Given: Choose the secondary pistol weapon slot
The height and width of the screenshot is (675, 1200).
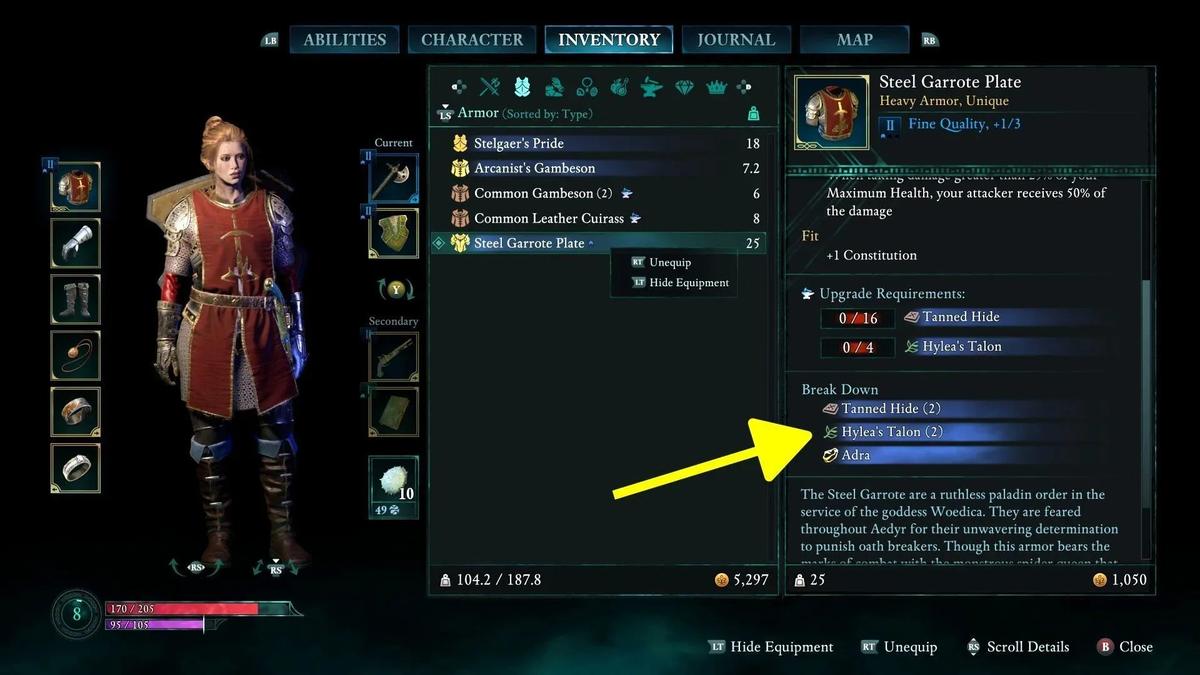Looking at the screenshot, I should click(393, 357).
